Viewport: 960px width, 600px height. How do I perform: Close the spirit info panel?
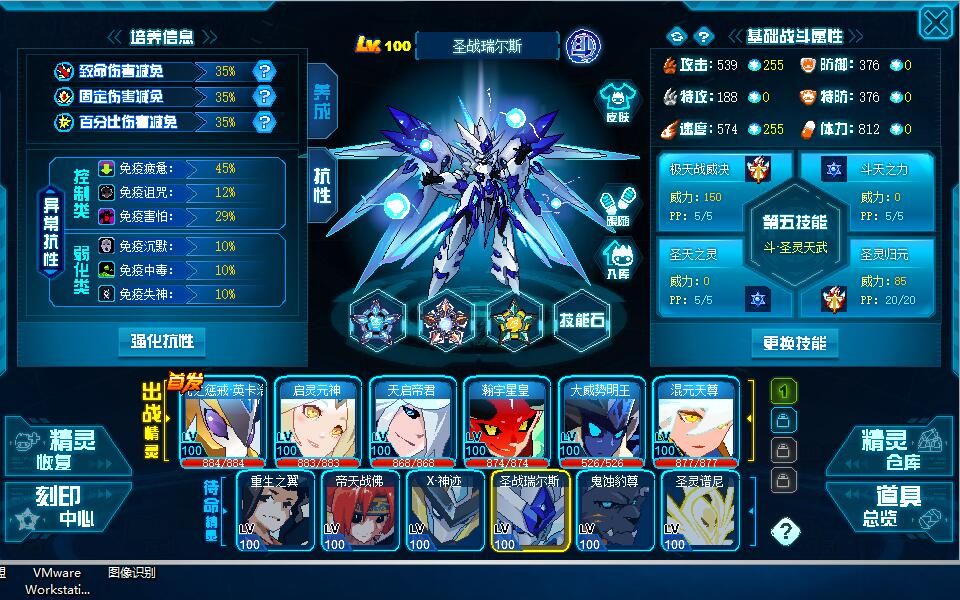pyautogui.click(x=935, y=24)
